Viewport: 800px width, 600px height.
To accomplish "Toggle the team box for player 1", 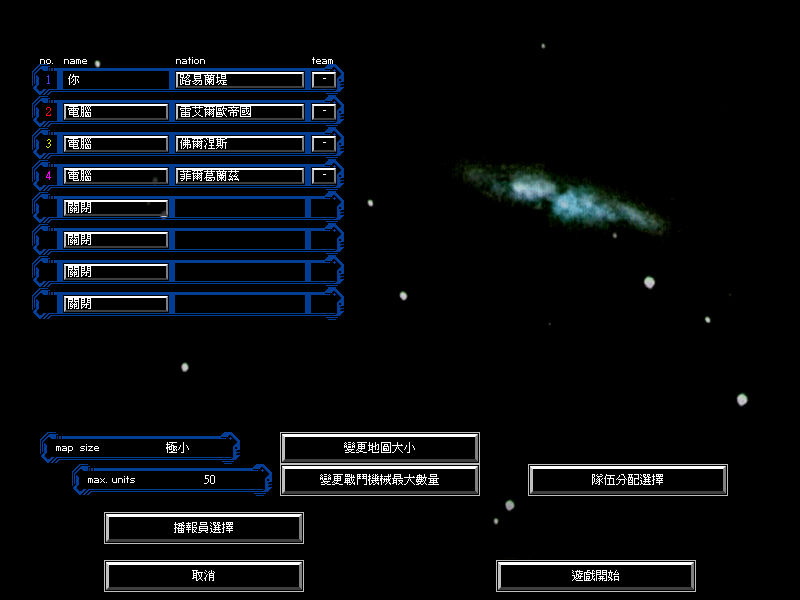I will (323, 80).
